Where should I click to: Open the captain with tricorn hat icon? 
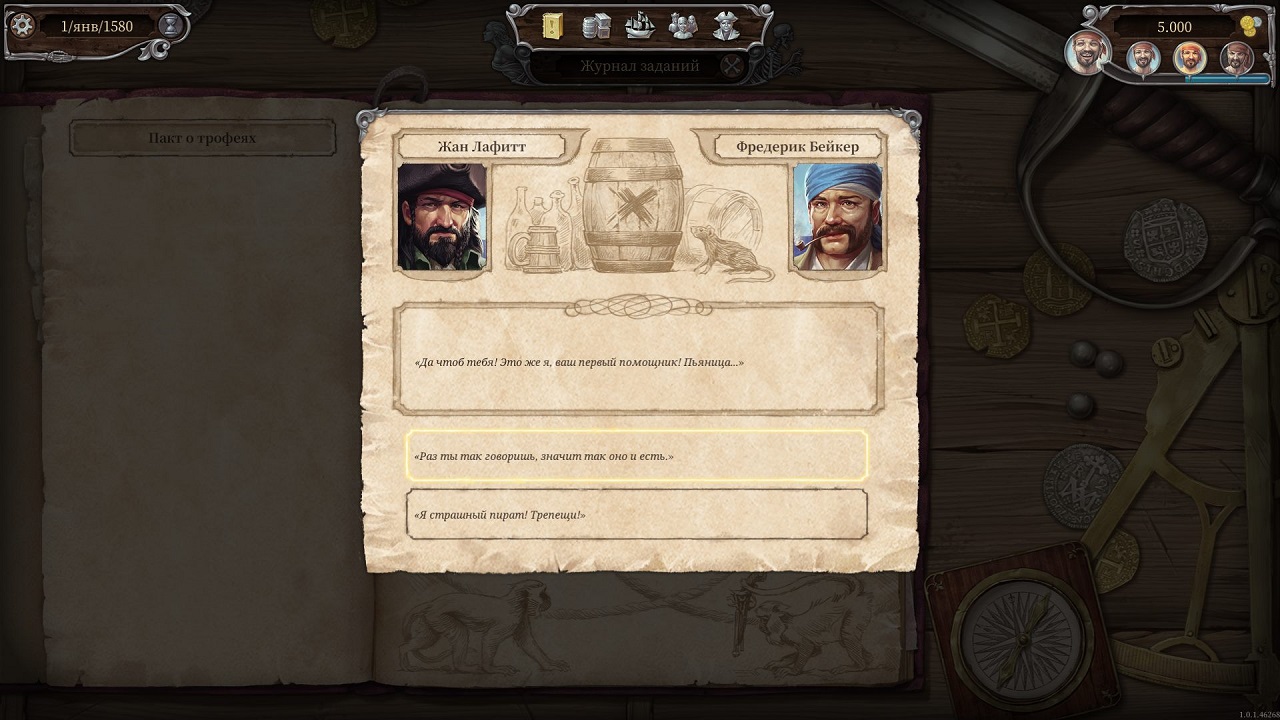click(727, 26)
